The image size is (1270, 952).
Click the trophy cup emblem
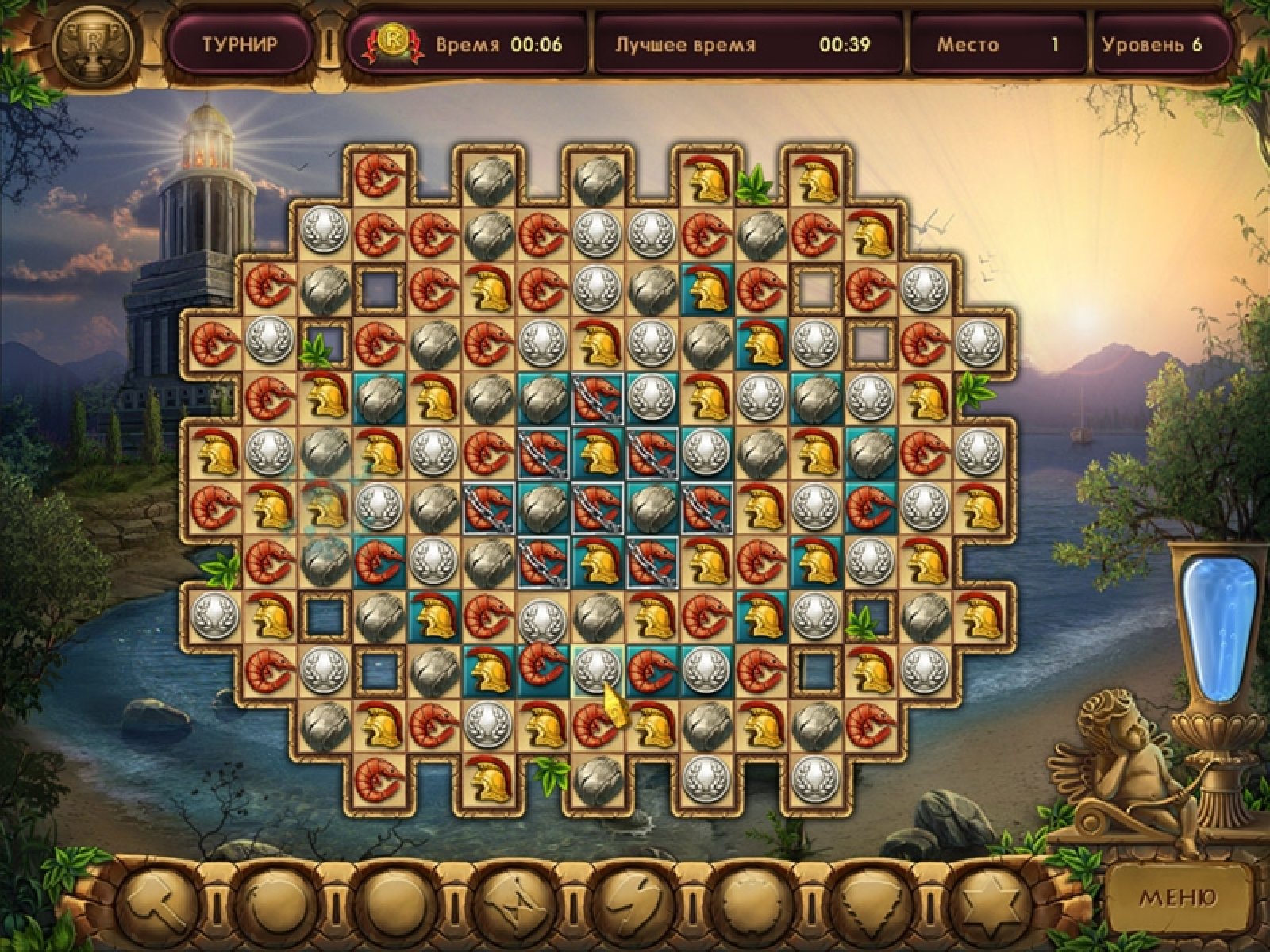coord(93,44)
